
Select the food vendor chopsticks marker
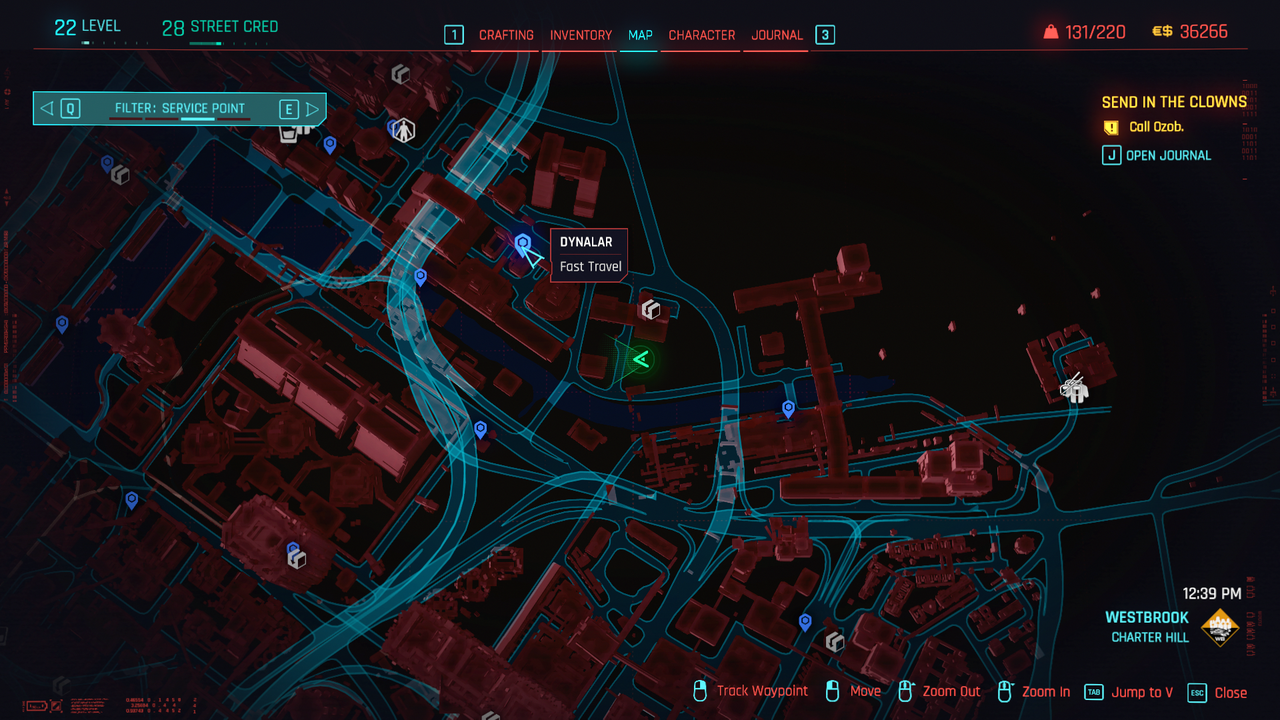pyautogui.click(x=1074, y=388)
